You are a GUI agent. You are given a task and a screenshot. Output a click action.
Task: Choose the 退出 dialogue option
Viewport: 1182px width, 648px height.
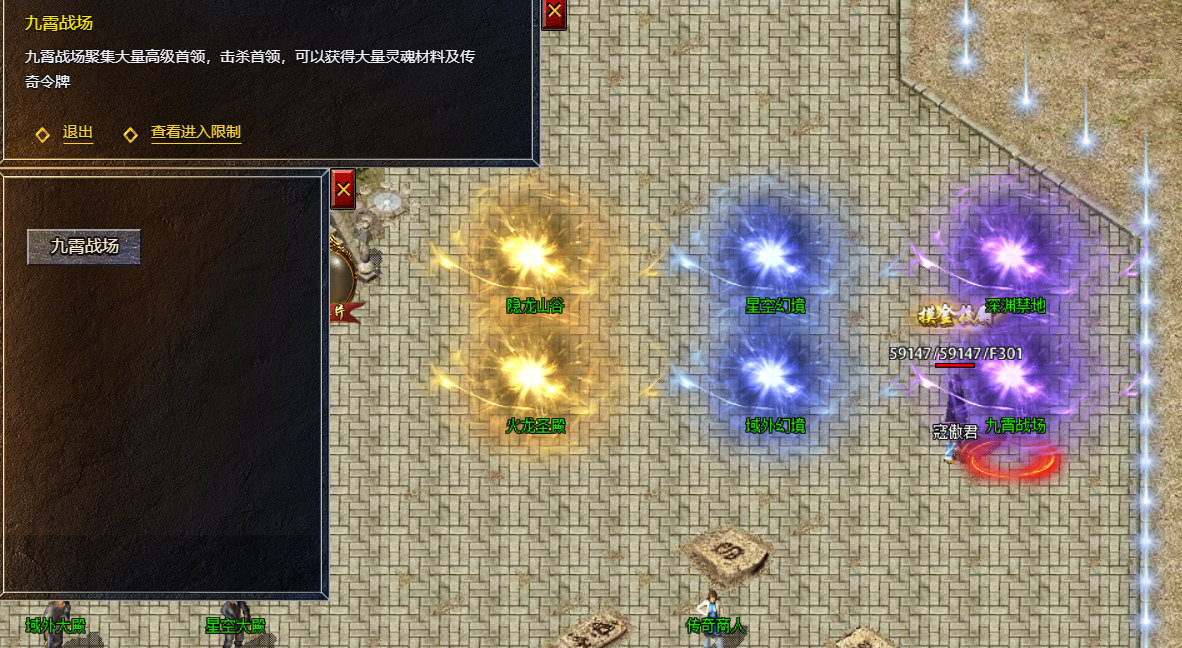pyautogui.click(x=78, y=133)
